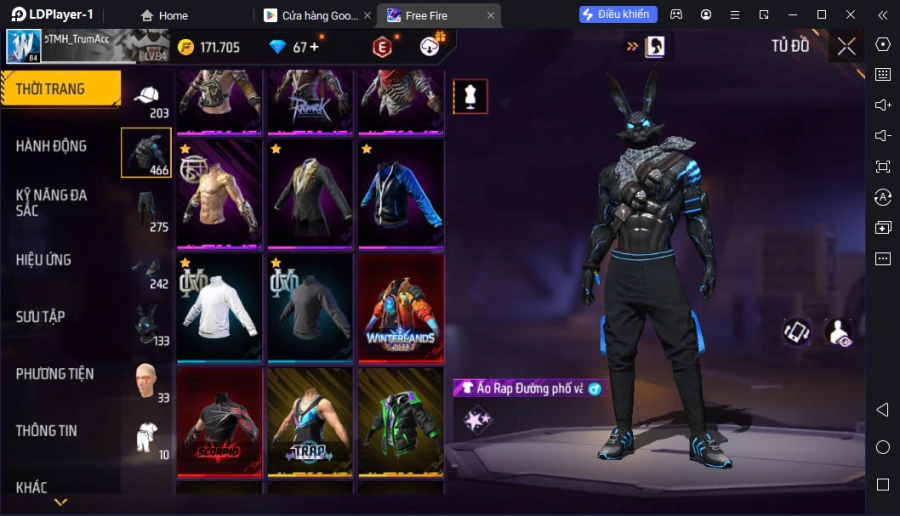This screenshot has height=516, width=900.
Task: Pick the blue and black jacket item
Action: pyautogui.click(x=401, y=193)
